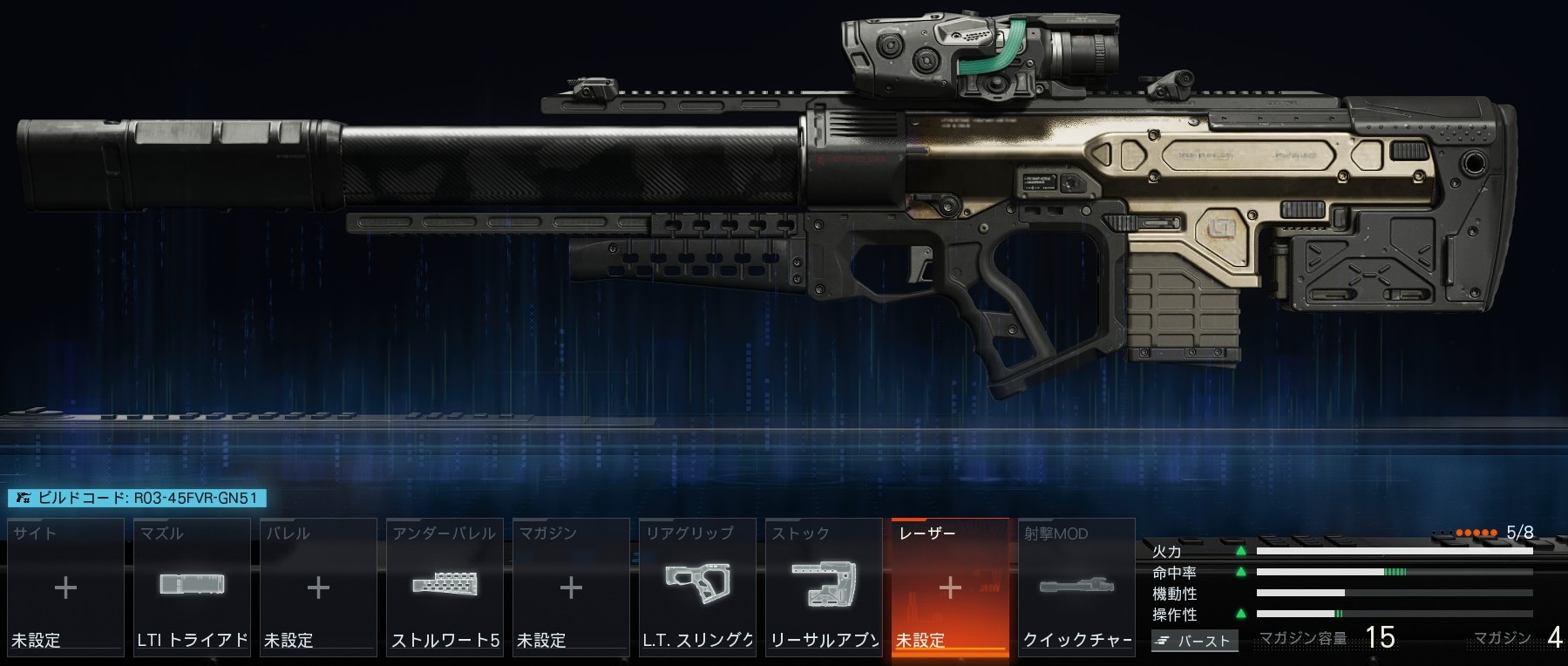
Task: Select the 射撃MOD slot with クイックチャー
Action: tap(1076, 587)
